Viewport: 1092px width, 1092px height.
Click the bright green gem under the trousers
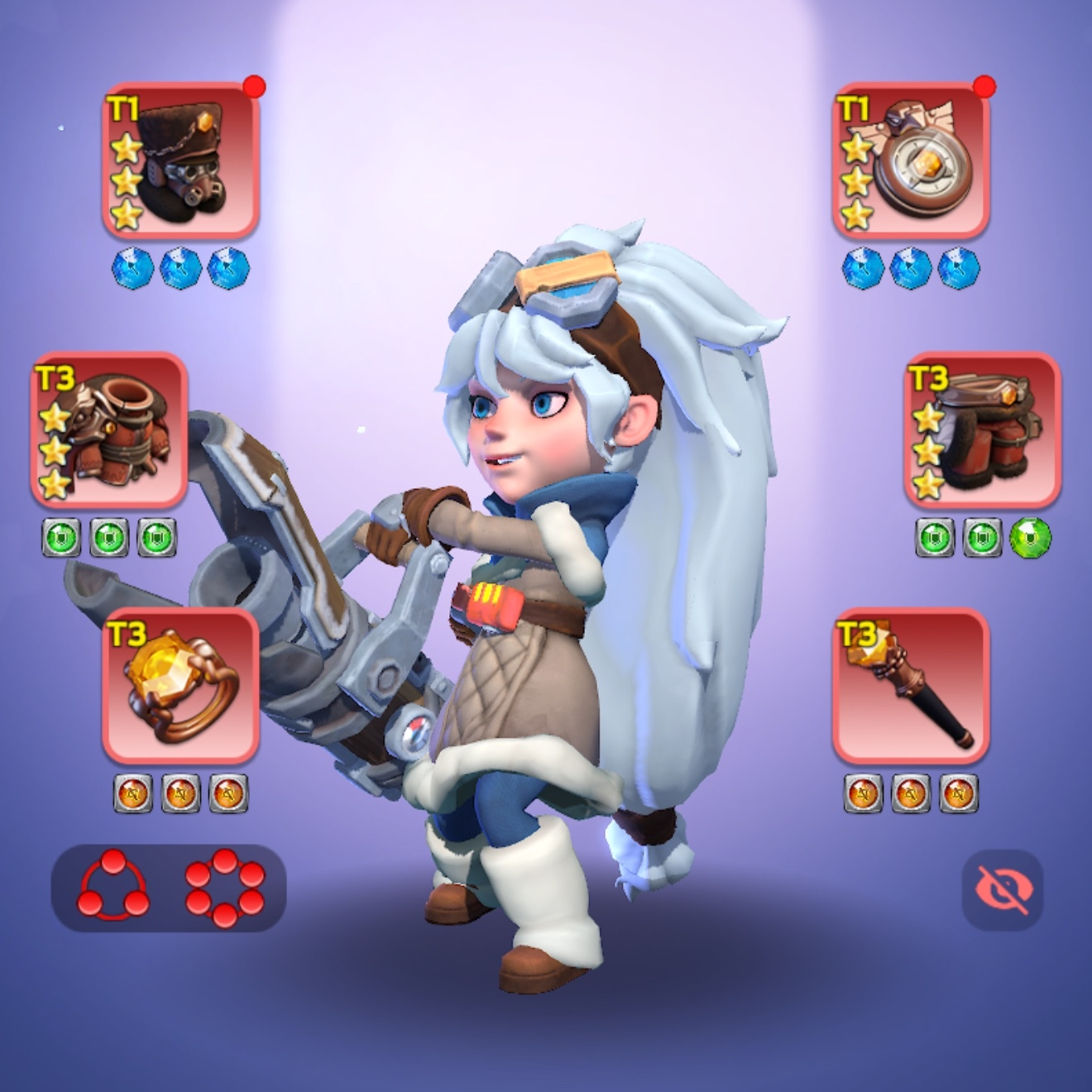point(1030,537)
